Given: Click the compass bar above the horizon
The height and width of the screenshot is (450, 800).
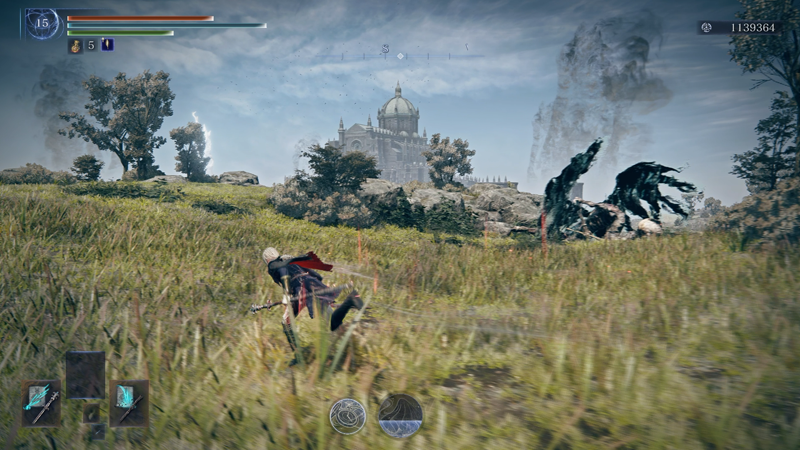Looking at the screenshot, I should coord(400,54).
